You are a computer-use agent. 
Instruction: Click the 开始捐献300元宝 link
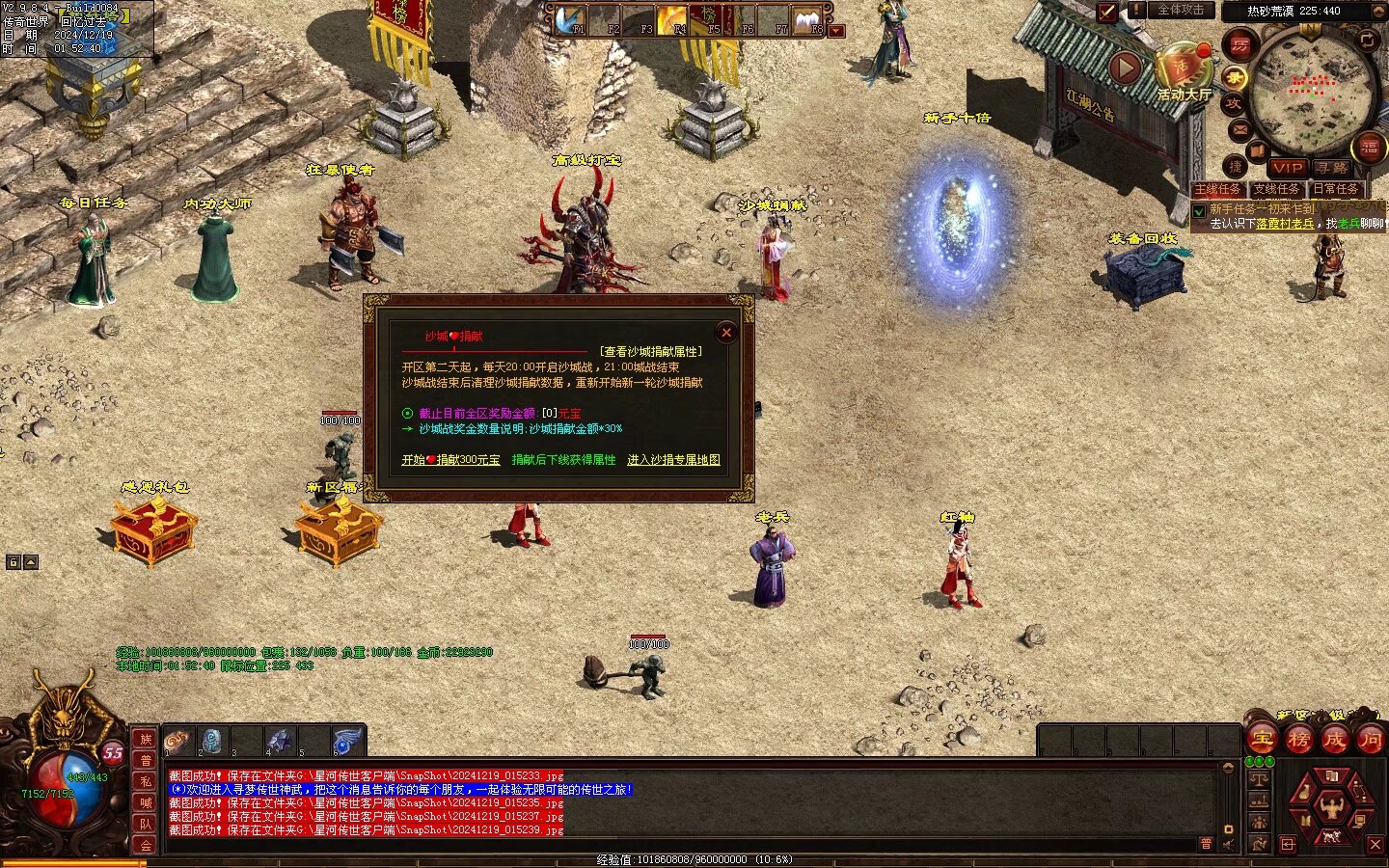point(450,460)
